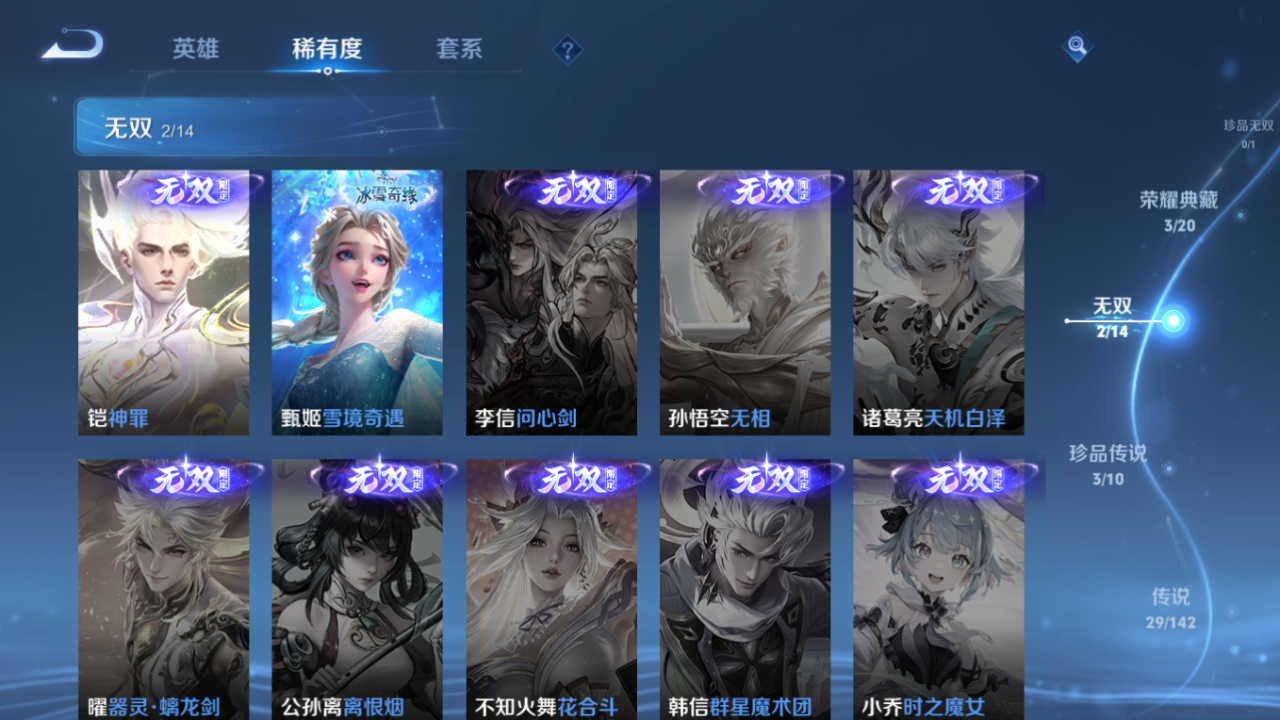Open the 诸葛亮 天机白泽 skin card
Viewport: 1280px width, 720px height.
[939, 300]
